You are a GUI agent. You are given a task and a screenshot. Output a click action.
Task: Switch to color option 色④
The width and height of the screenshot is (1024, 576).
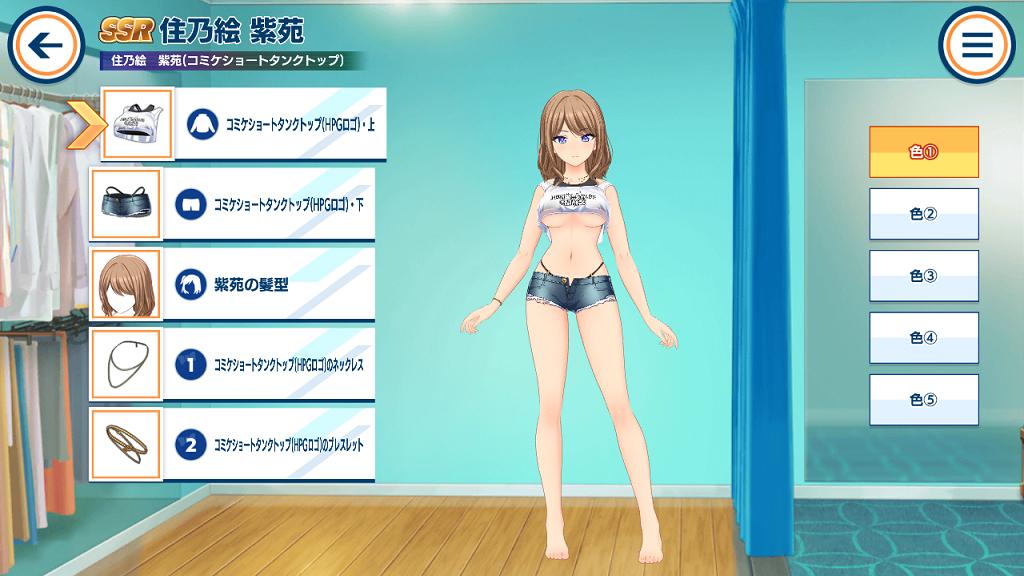pyautogui.click(x=923, y=337)
